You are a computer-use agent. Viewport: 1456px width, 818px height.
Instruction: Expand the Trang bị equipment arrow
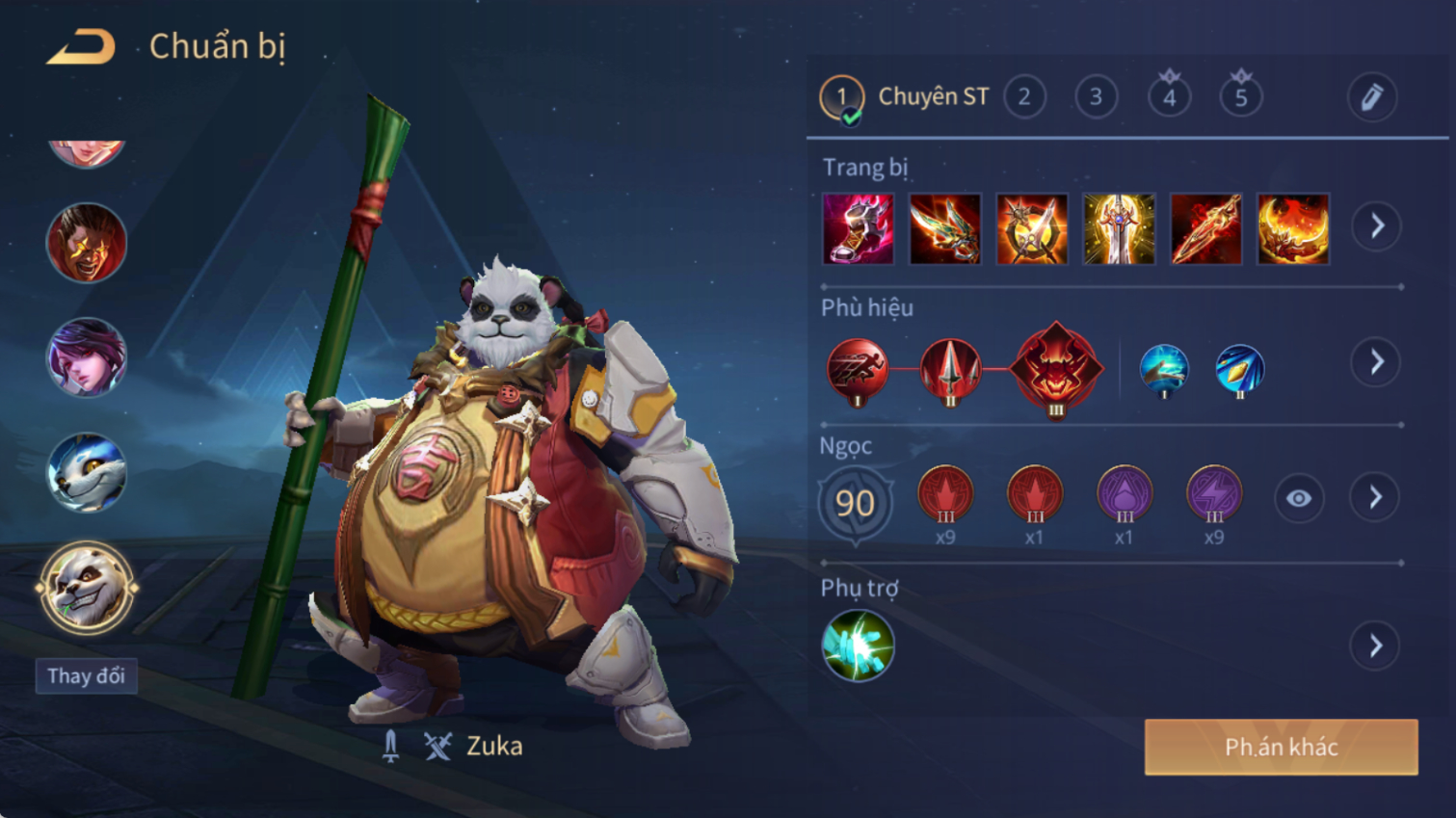click(x=1376, y=226)
